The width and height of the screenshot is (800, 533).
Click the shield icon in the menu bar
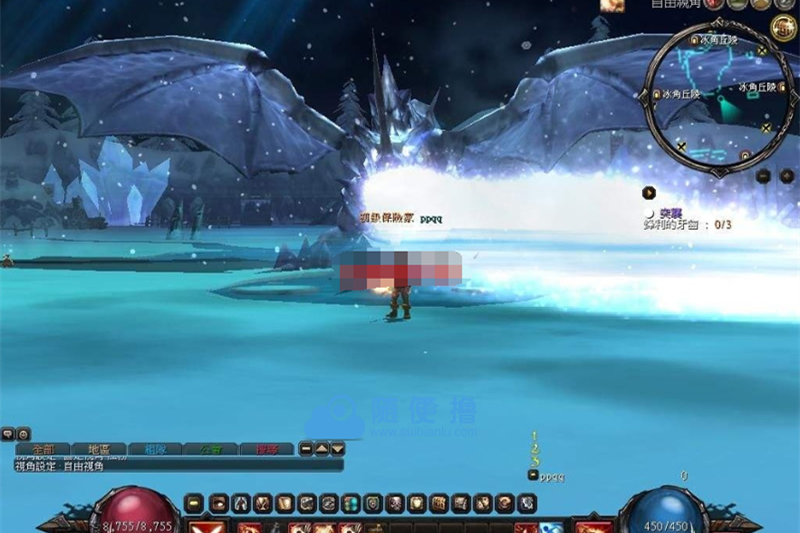click(x=373, y=504)
